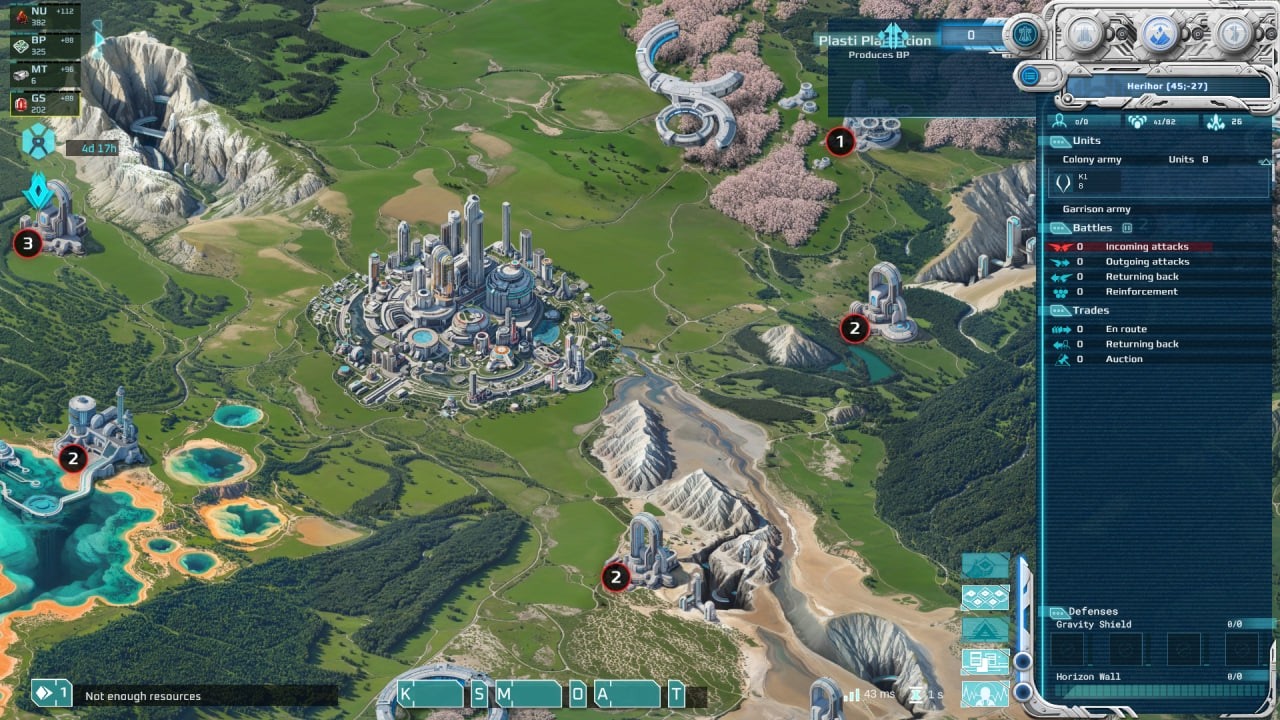Open the round list menu button
This screenshot has height=720, width=1280.
coord(1029,76)
